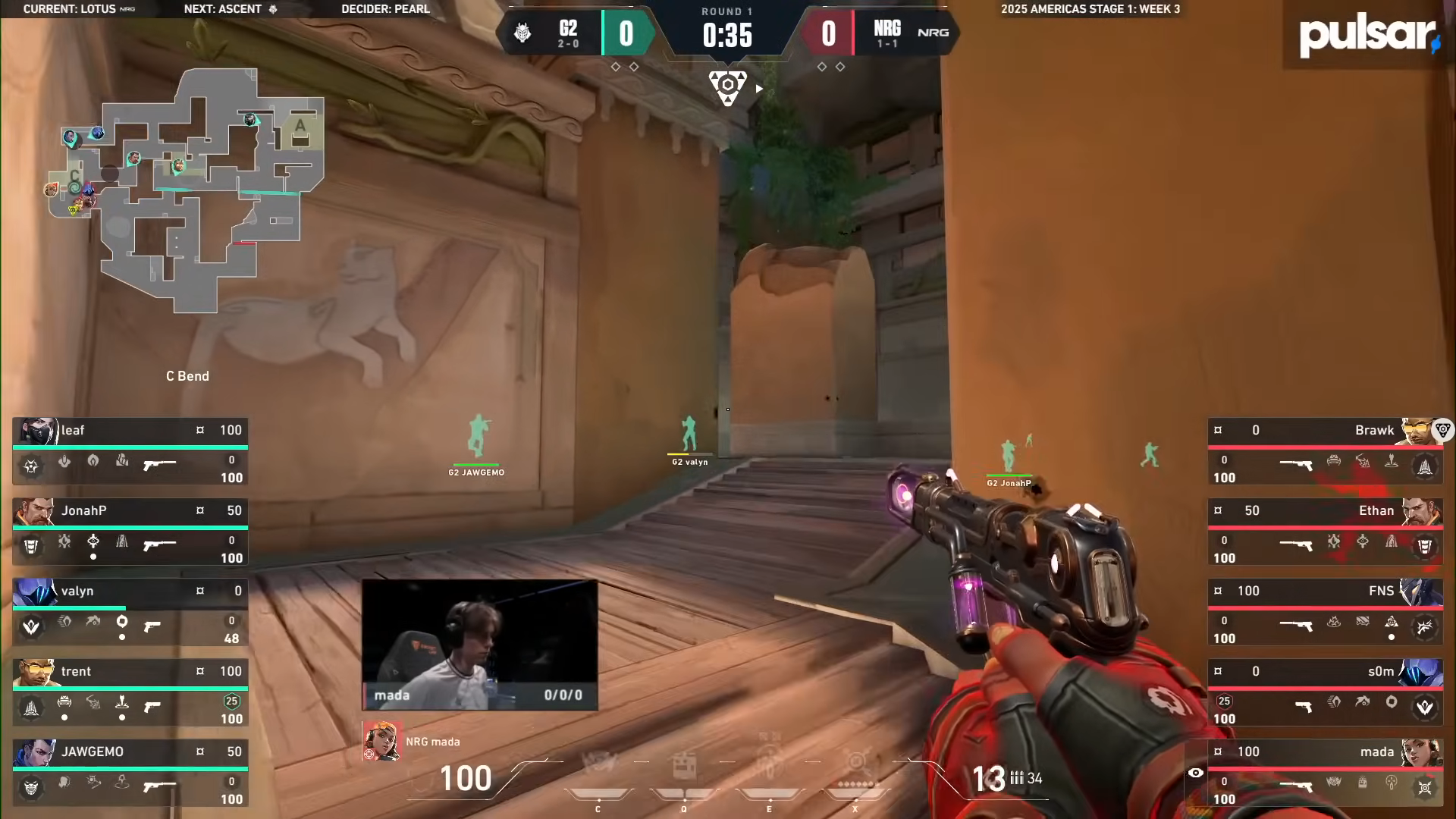Select JAWGEMO's player row
Viewport: 1456px width, 819px height.
pyautogui.click(x=130, y=773)
